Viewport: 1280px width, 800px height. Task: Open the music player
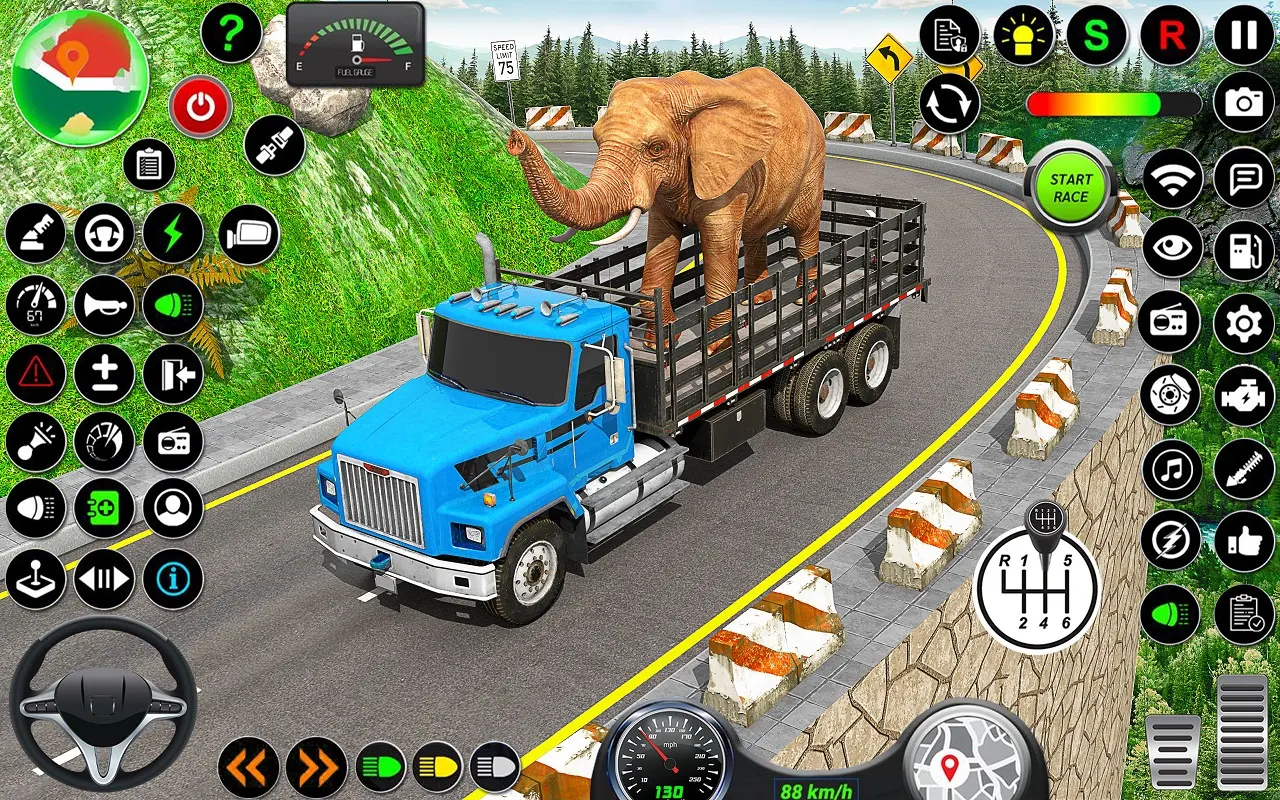(x=1172, y=466)
